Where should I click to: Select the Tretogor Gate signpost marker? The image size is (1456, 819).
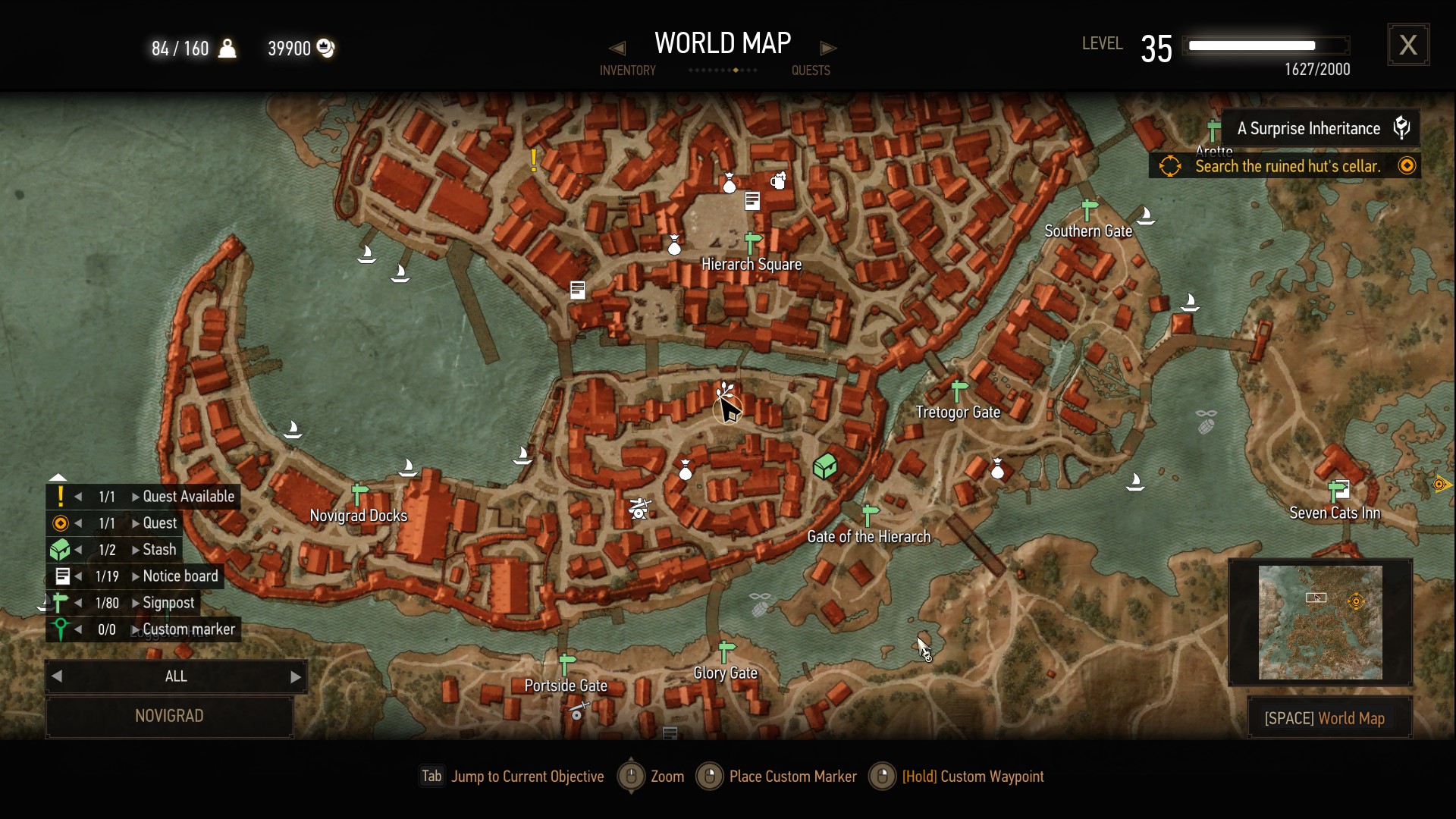(959, 391)
